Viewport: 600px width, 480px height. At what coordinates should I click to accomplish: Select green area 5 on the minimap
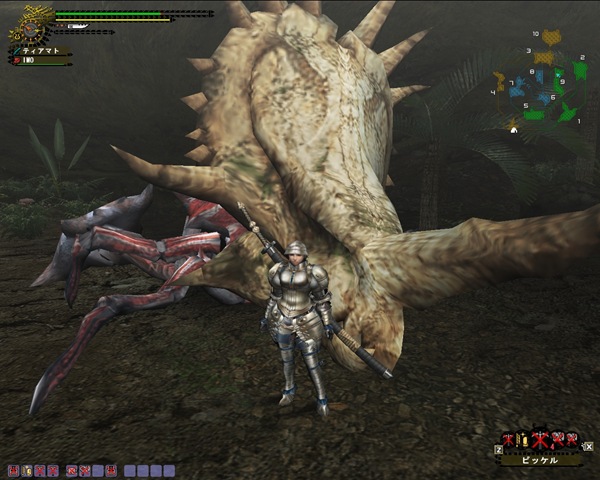pos(534,115)
